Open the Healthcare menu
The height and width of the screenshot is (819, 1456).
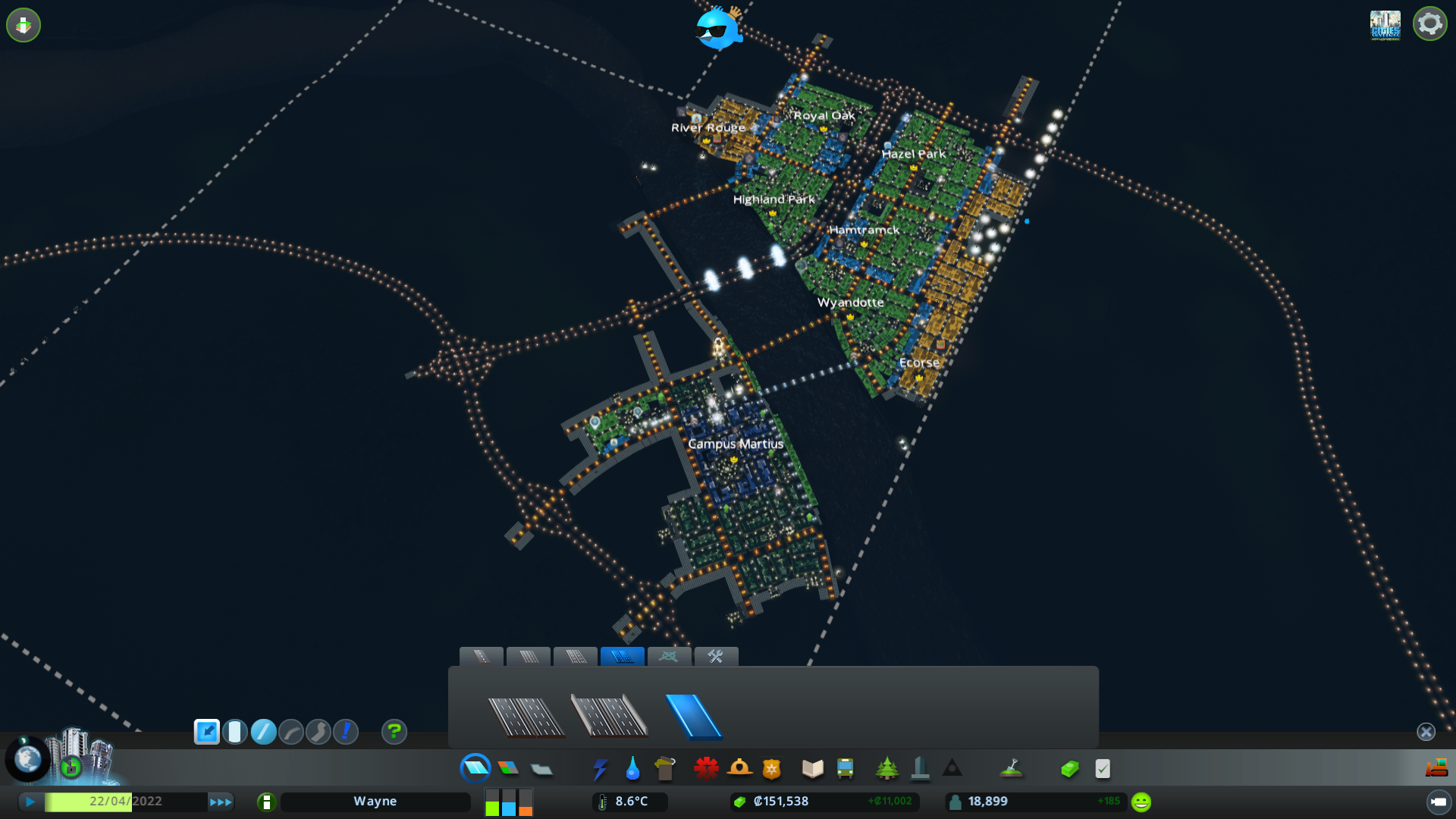706,768
